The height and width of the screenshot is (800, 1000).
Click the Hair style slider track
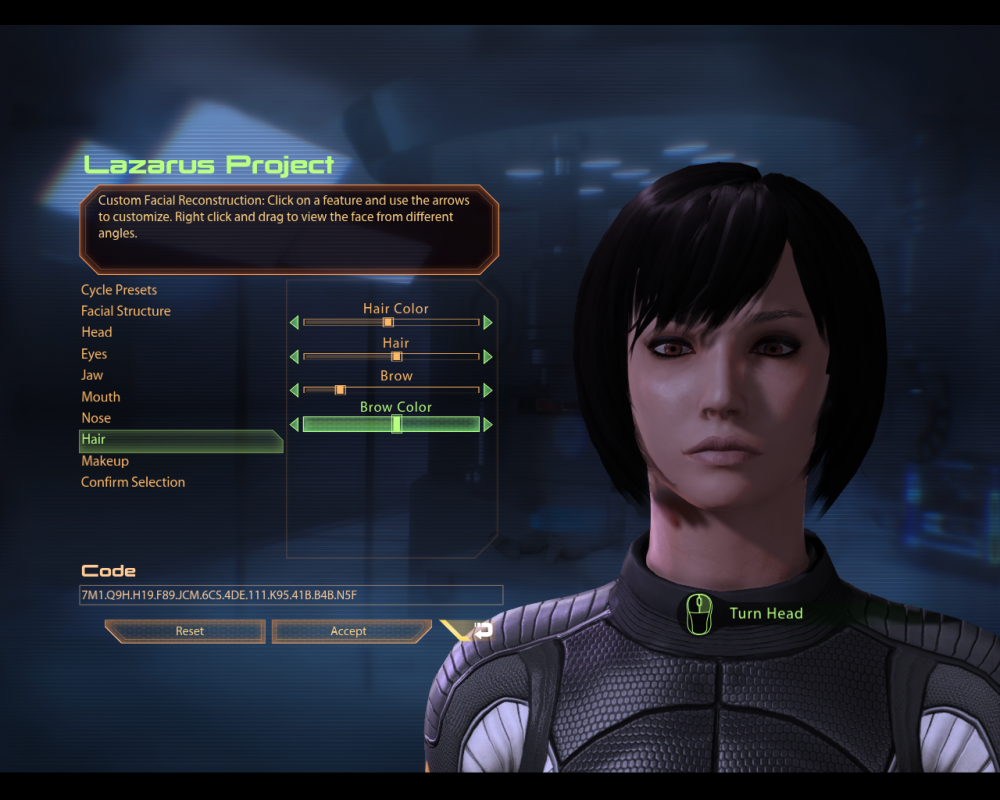[x=391, y=356]
